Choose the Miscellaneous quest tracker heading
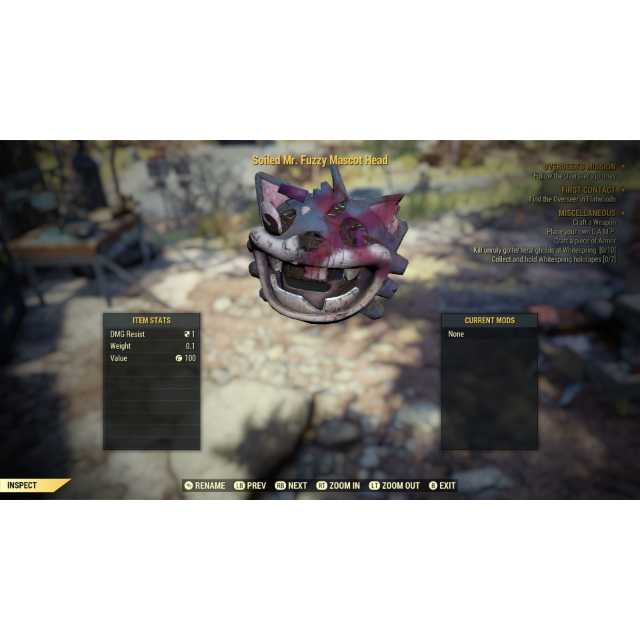The image size is (640, 640). [587, 212]
